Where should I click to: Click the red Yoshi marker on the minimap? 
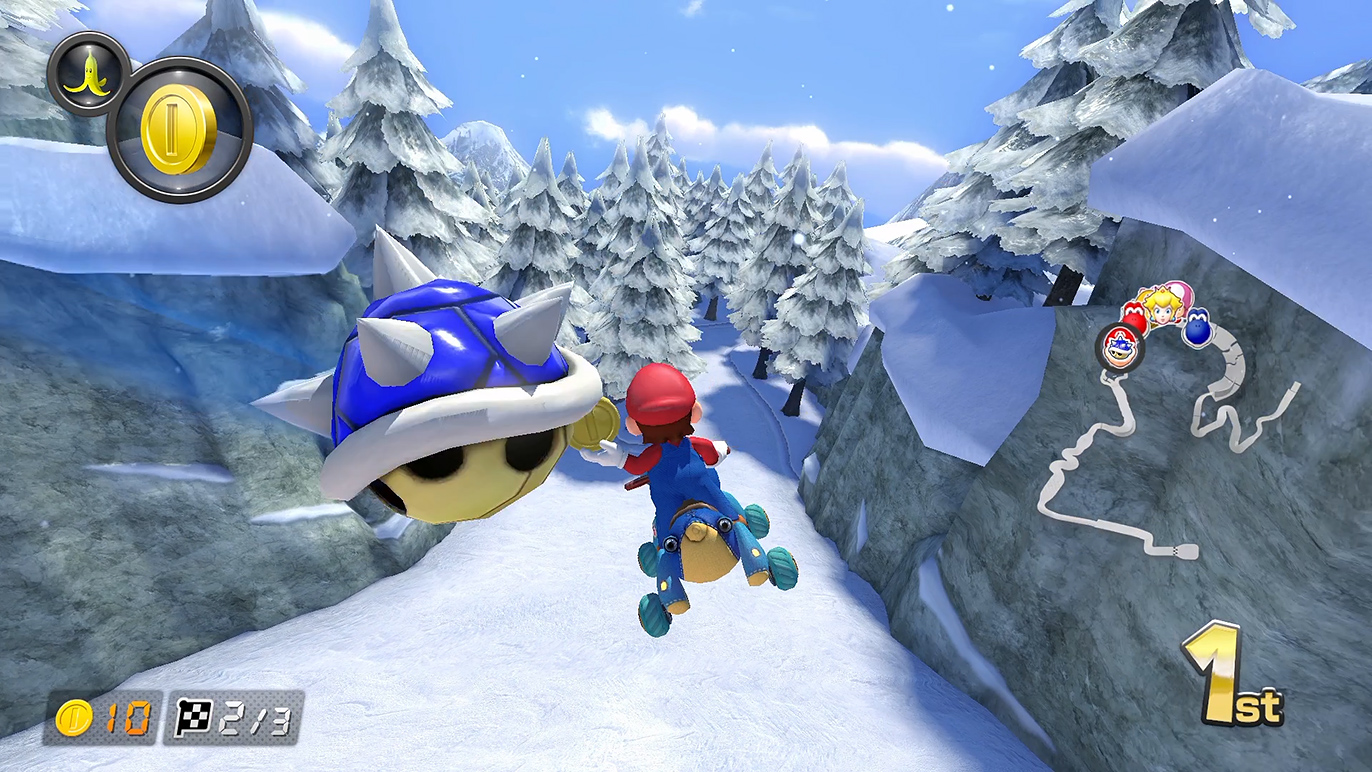tap(1133, 317)
